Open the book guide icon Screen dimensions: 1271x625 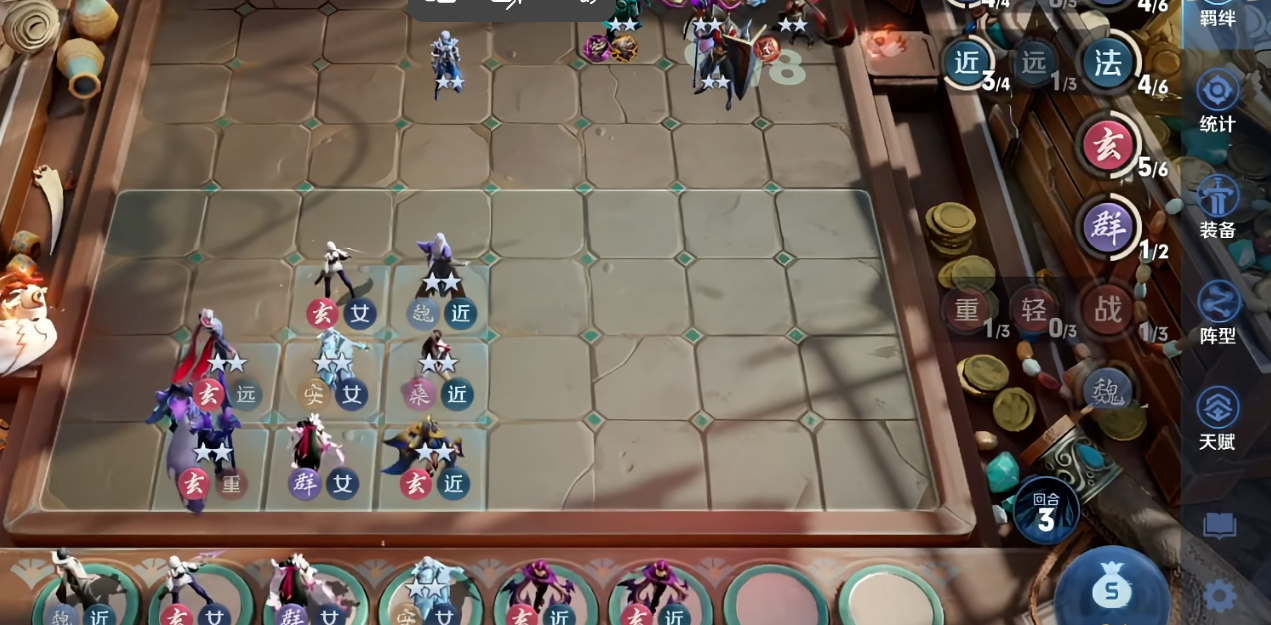pos(1219,526)
